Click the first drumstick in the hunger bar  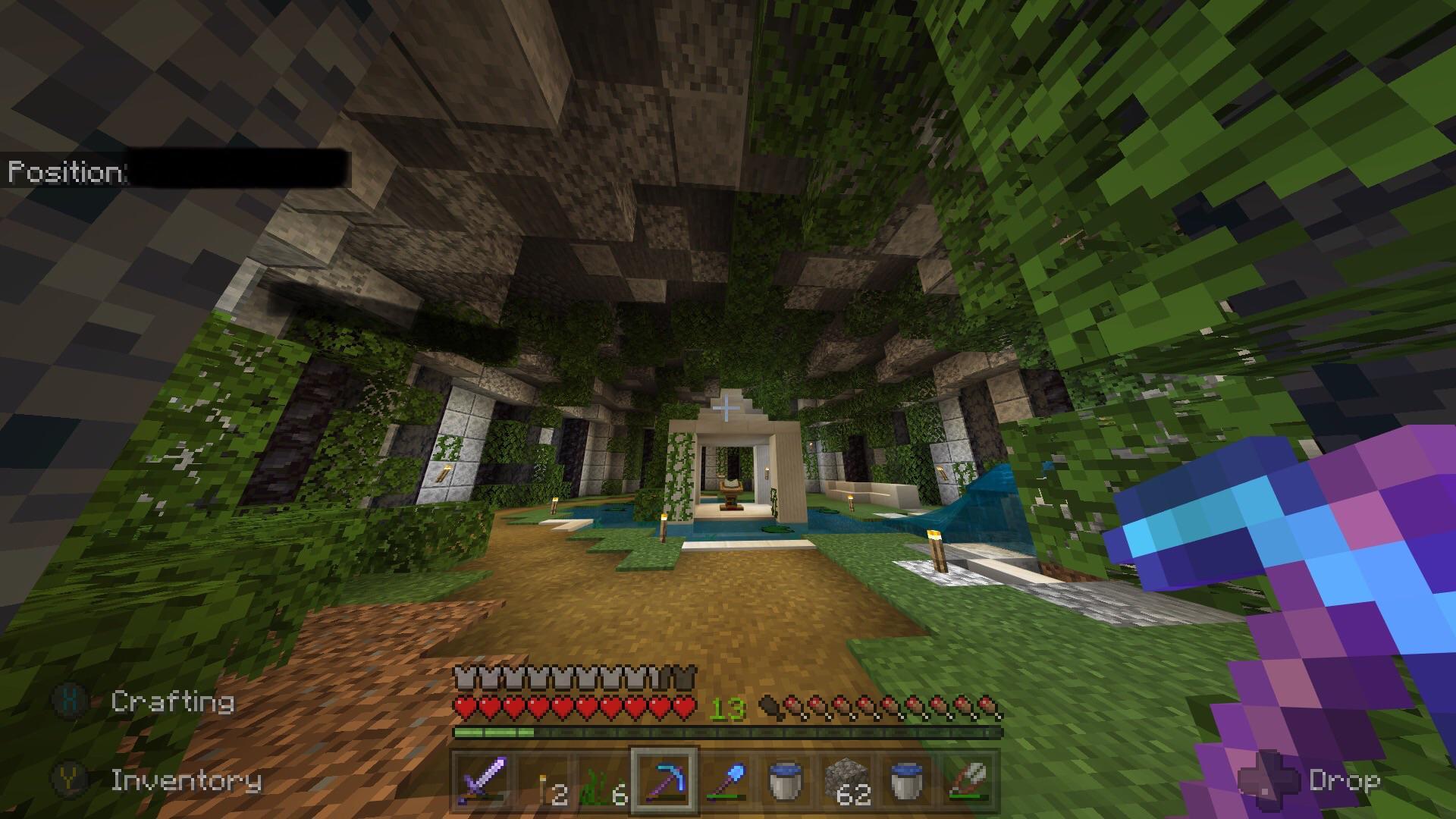click(769, 707)
